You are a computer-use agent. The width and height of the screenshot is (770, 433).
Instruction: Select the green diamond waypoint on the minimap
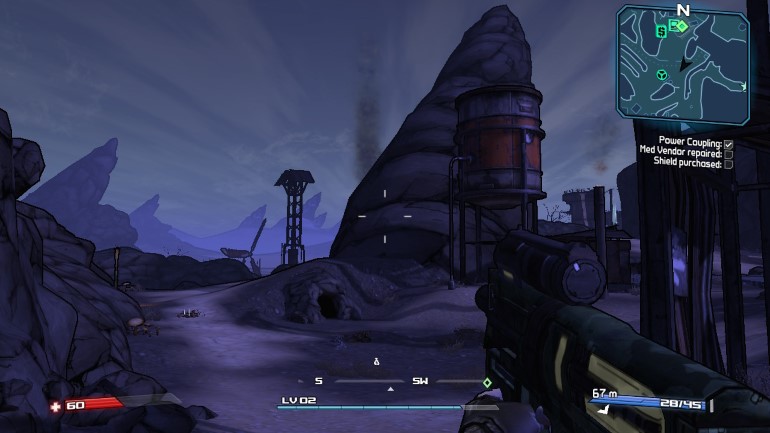(x=682, y=26)
